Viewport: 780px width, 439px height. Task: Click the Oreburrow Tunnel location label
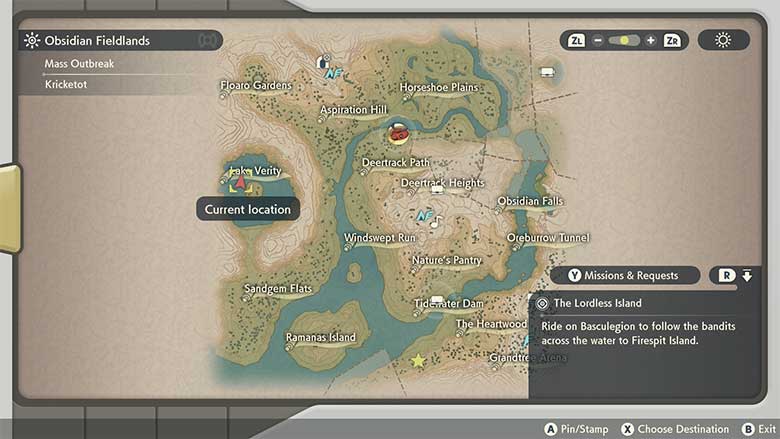[x=548, y=238]
